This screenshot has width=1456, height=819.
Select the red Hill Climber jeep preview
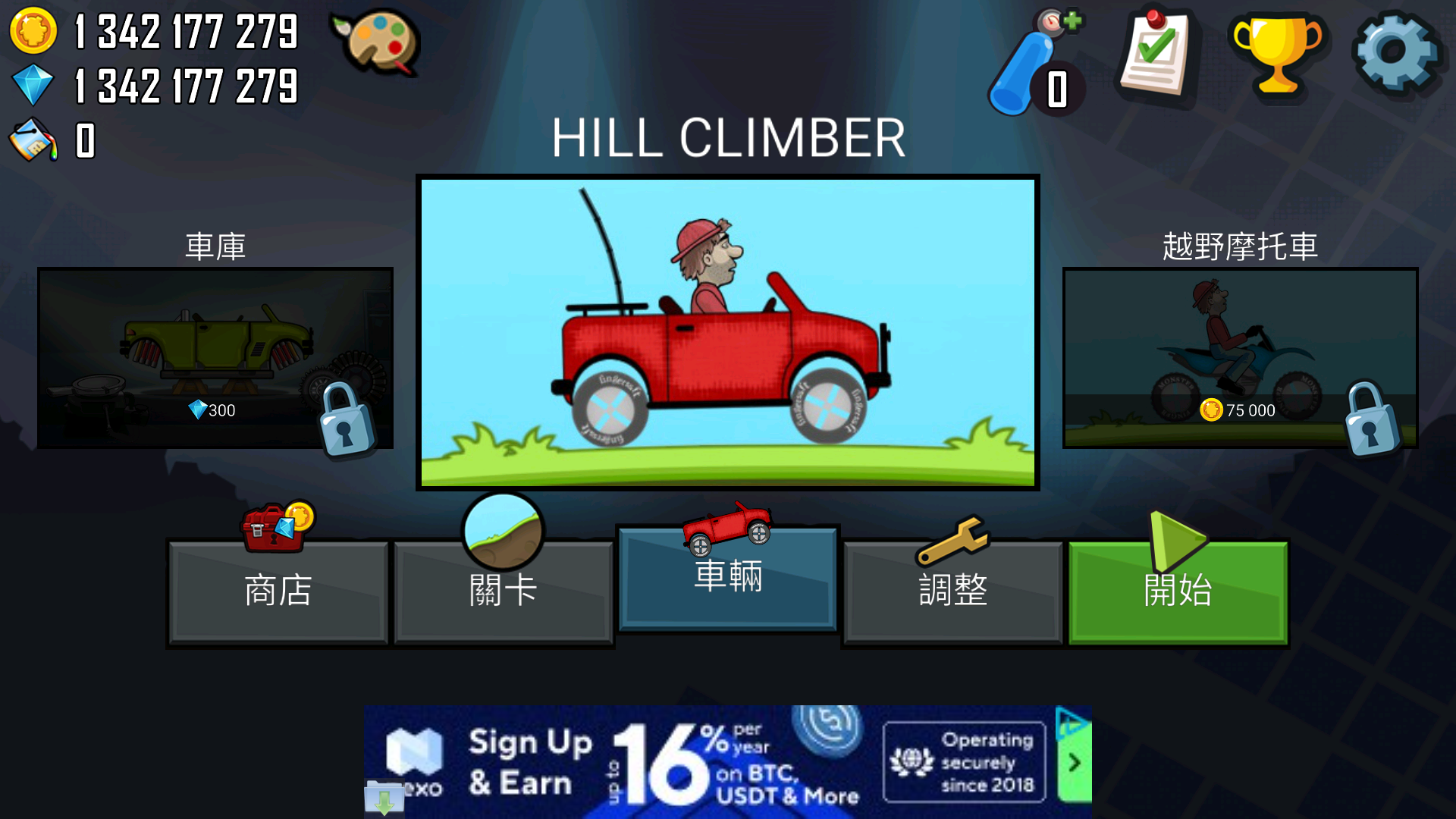[728, 332]
